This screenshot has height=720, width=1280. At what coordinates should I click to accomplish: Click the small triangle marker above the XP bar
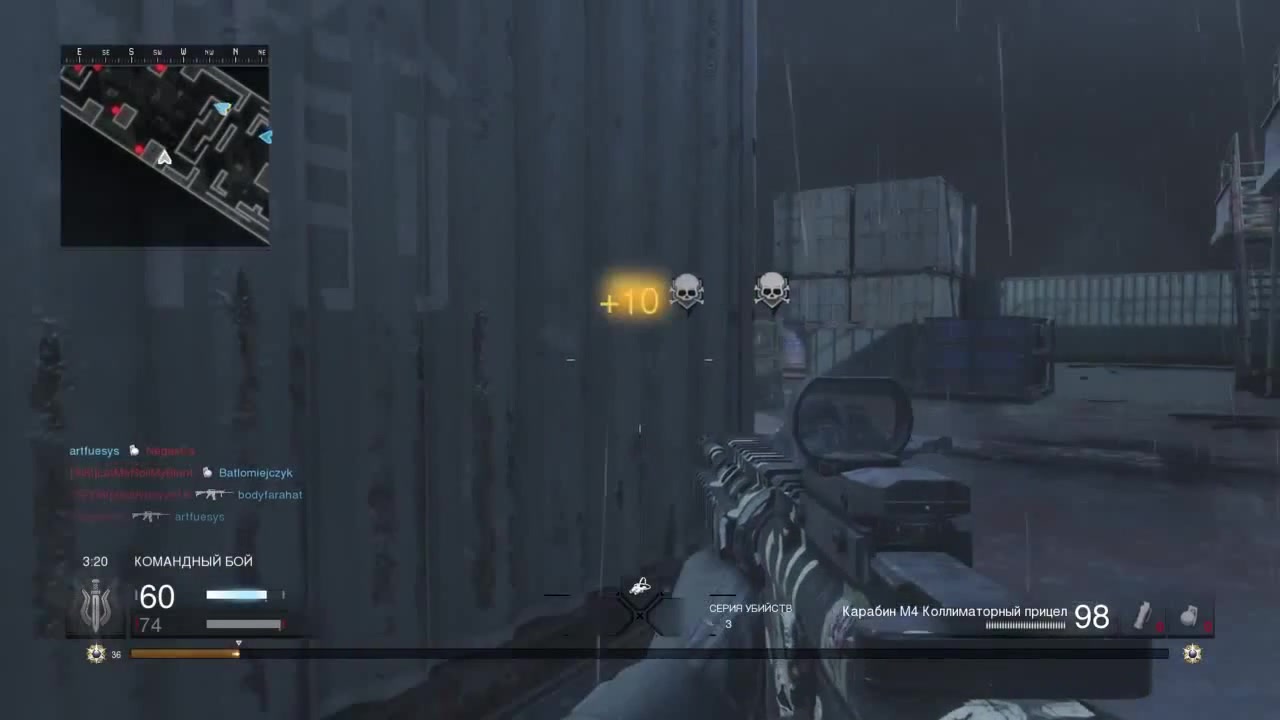(238, 644)
